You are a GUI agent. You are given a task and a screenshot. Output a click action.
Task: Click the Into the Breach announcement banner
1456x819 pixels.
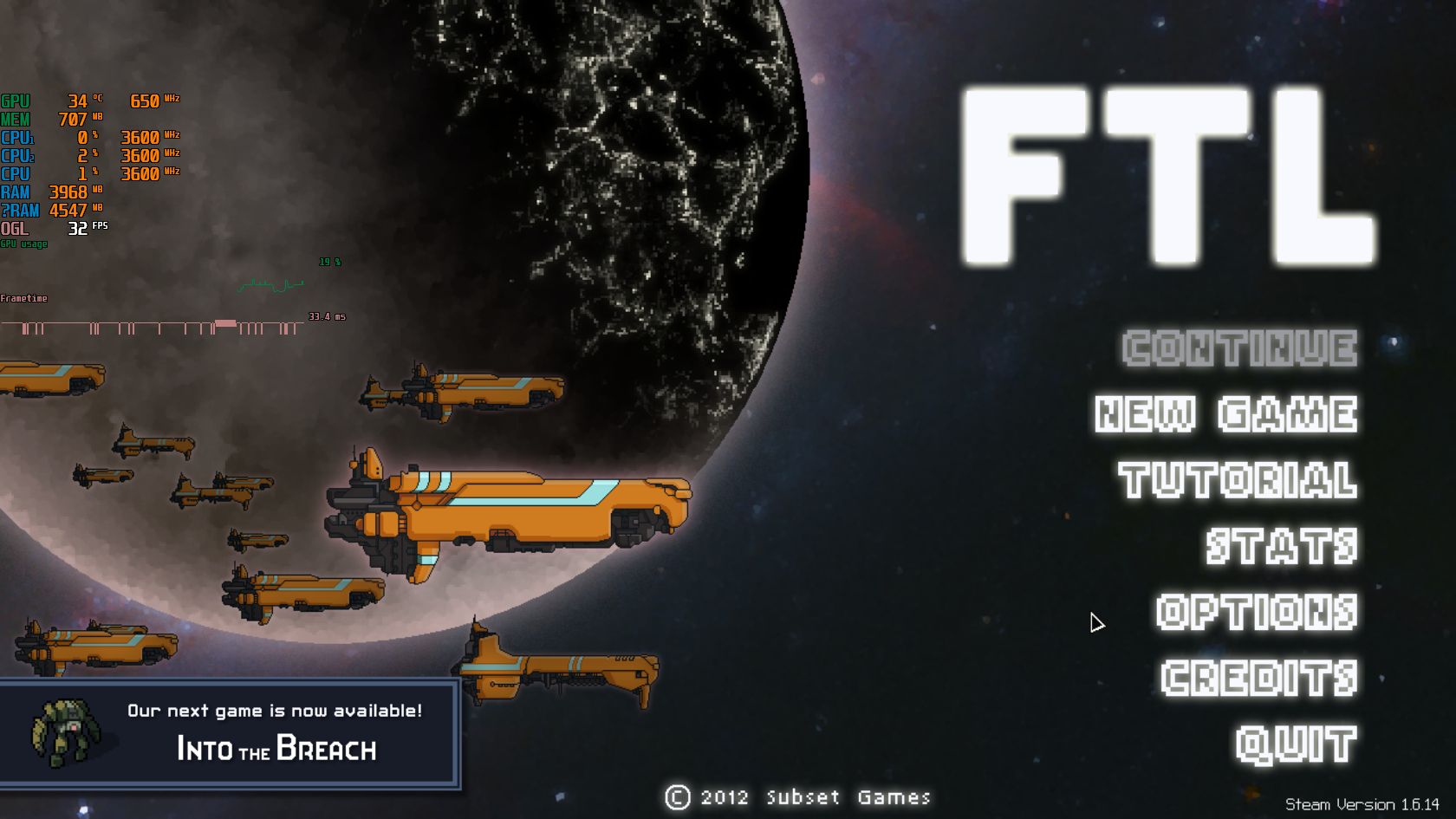pos(230,732)
